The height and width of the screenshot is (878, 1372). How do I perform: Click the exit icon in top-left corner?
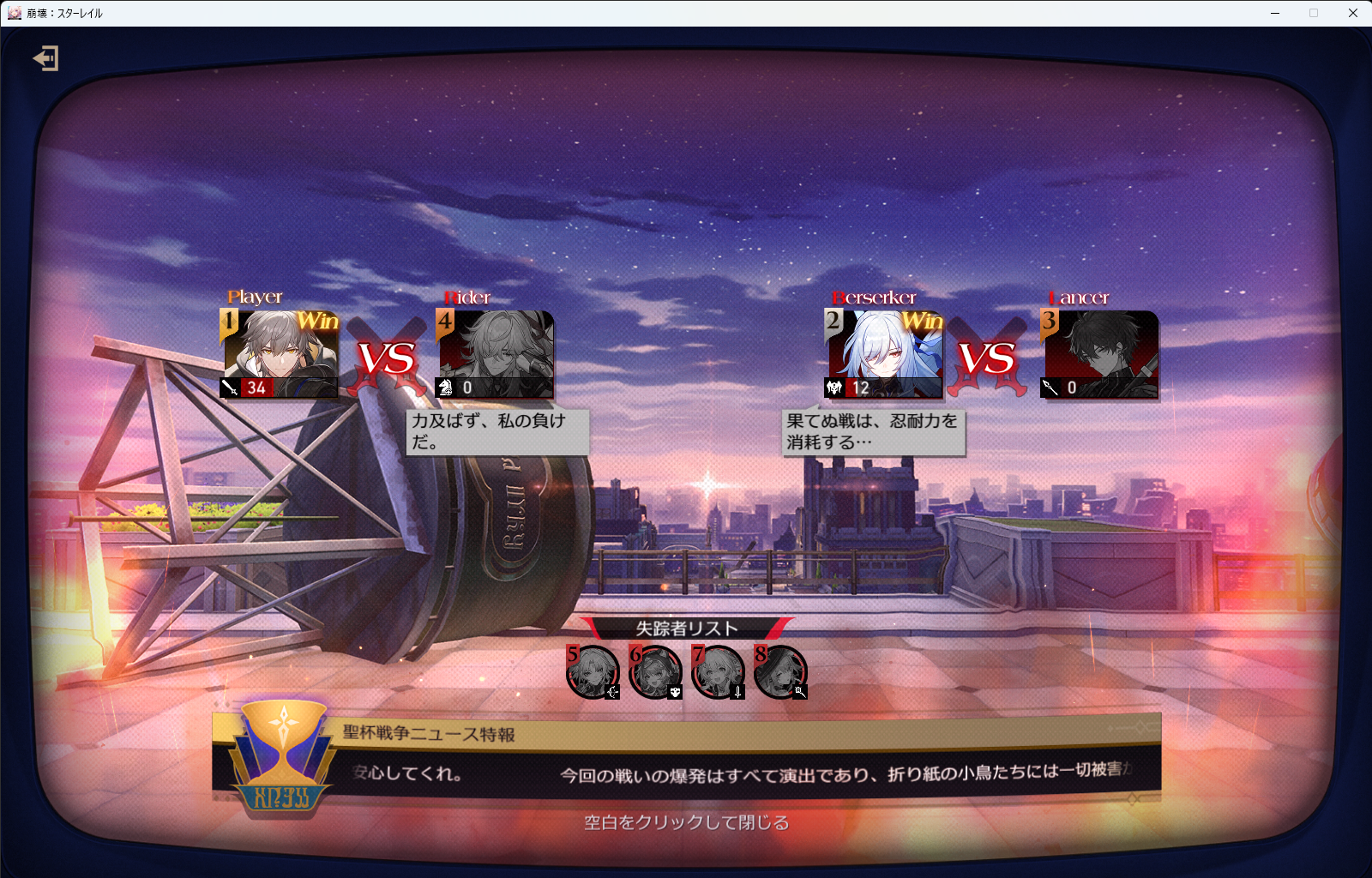coord(45,58)
